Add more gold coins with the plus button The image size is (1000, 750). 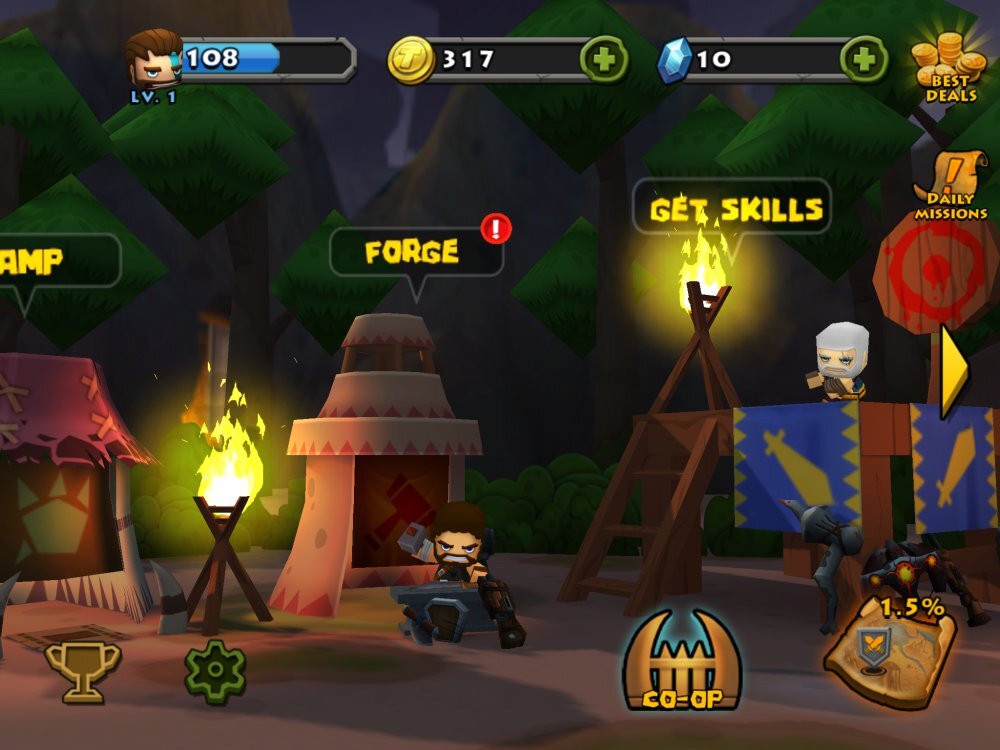click(x=604, y=59)
